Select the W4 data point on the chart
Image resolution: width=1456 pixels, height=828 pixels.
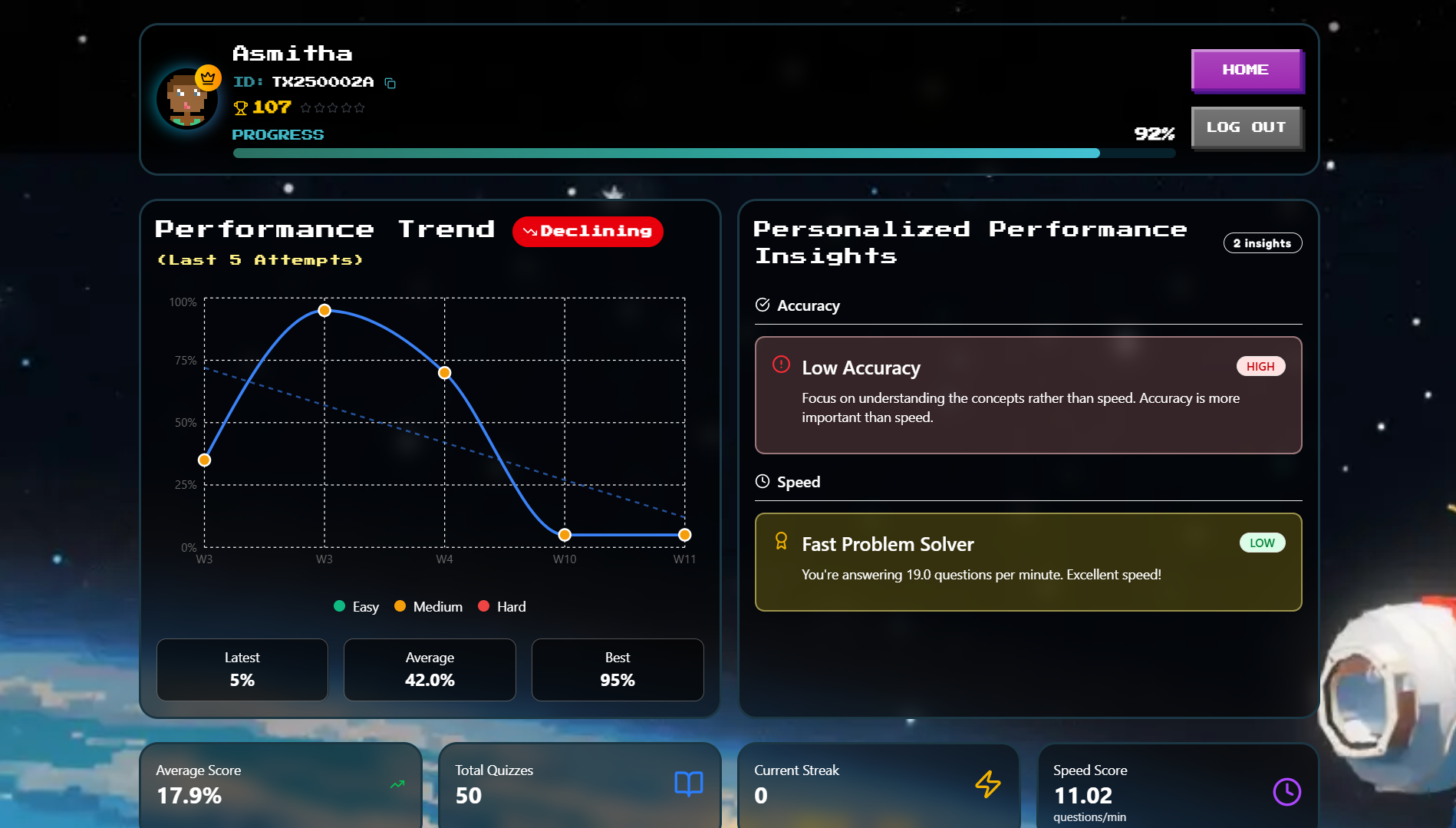[x=445, y=373]
